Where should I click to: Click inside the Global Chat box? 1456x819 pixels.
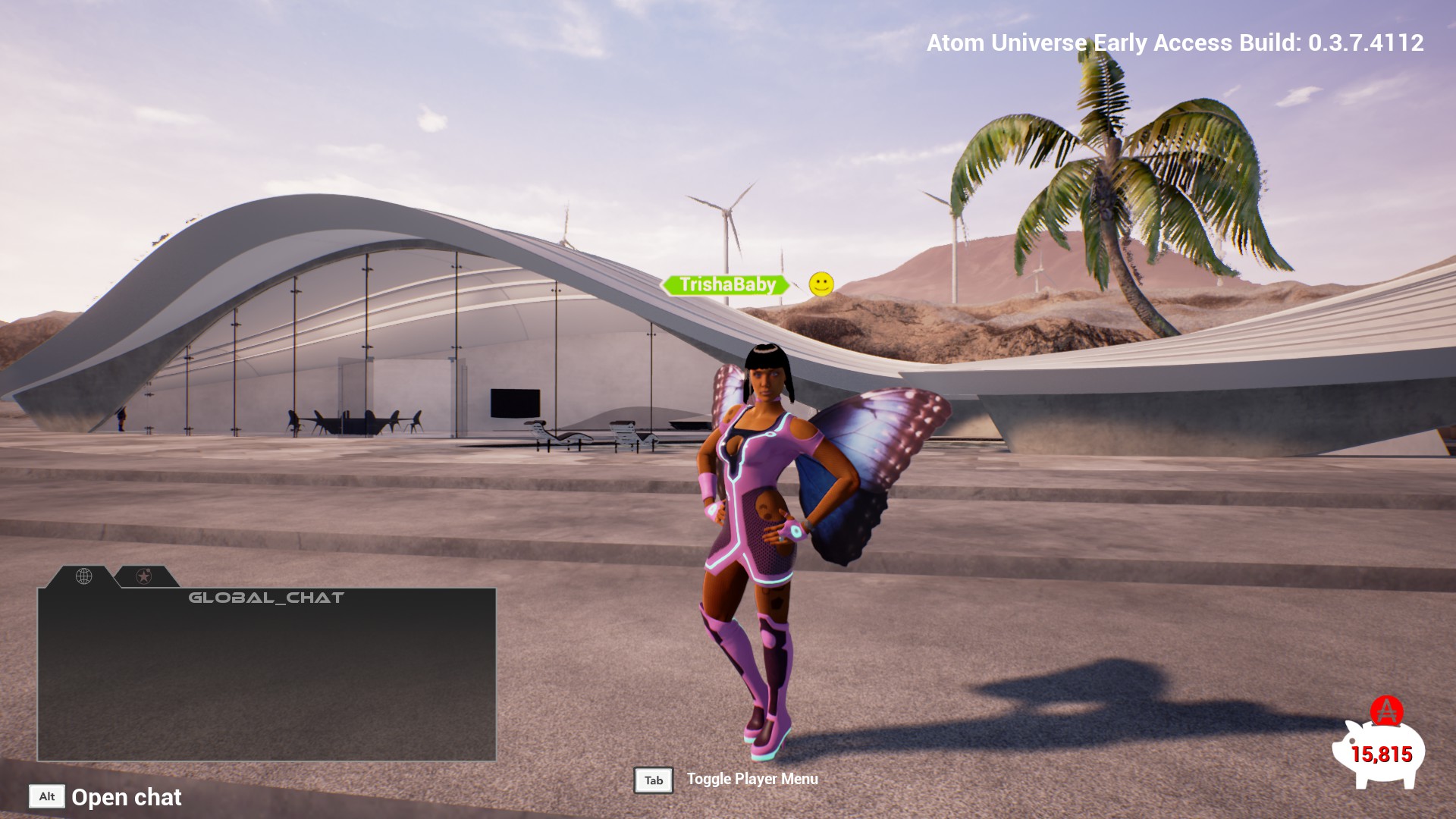[x=266, y=679]
